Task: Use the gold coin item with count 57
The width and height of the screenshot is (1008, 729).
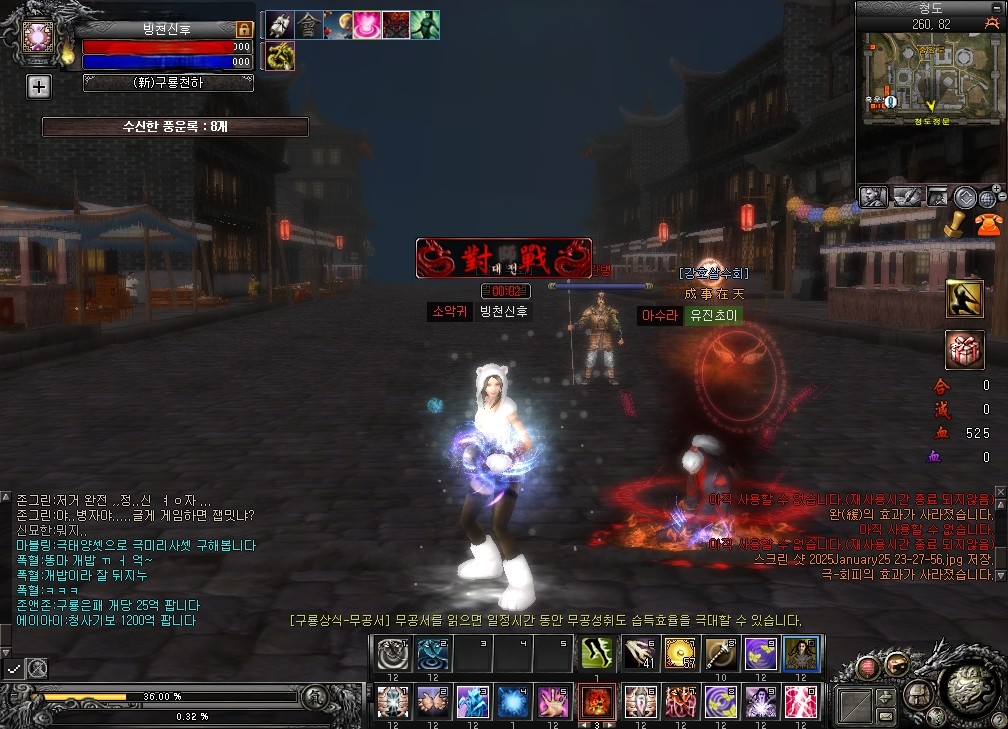Action: point(680,654)
